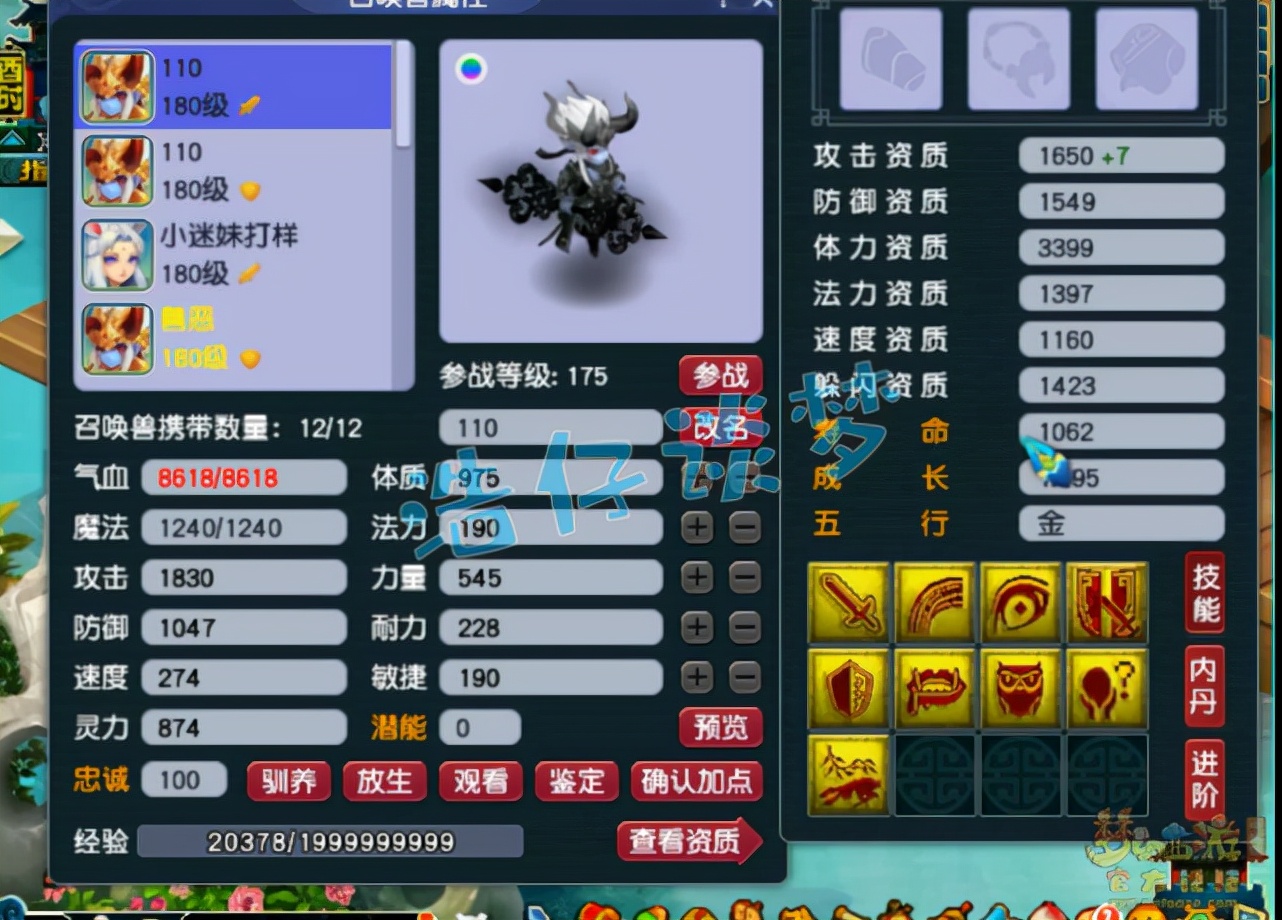Click the fangs skill icon

pos(934,688)
